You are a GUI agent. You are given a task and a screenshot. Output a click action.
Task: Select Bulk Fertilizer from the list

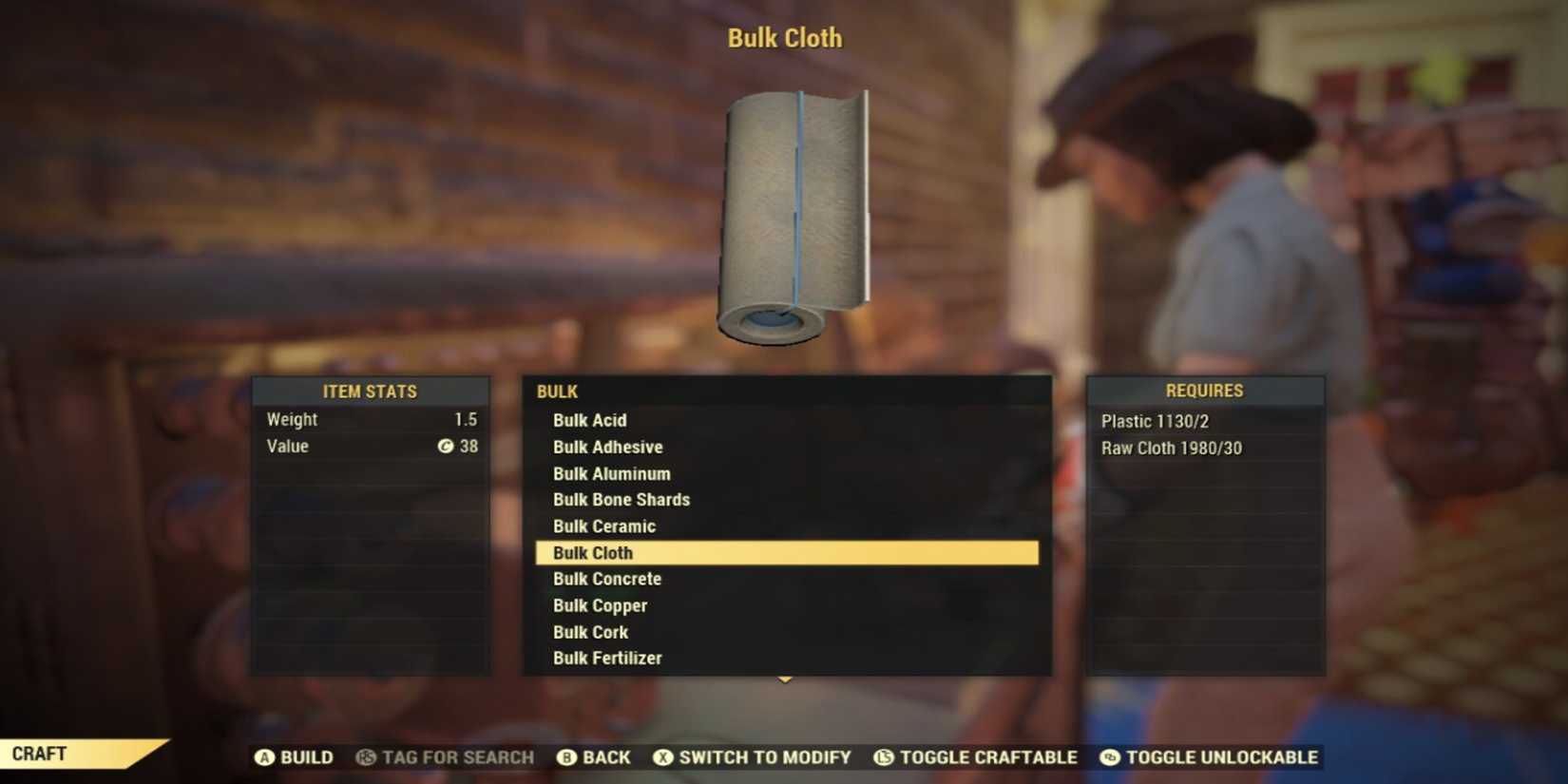point(607,658)
